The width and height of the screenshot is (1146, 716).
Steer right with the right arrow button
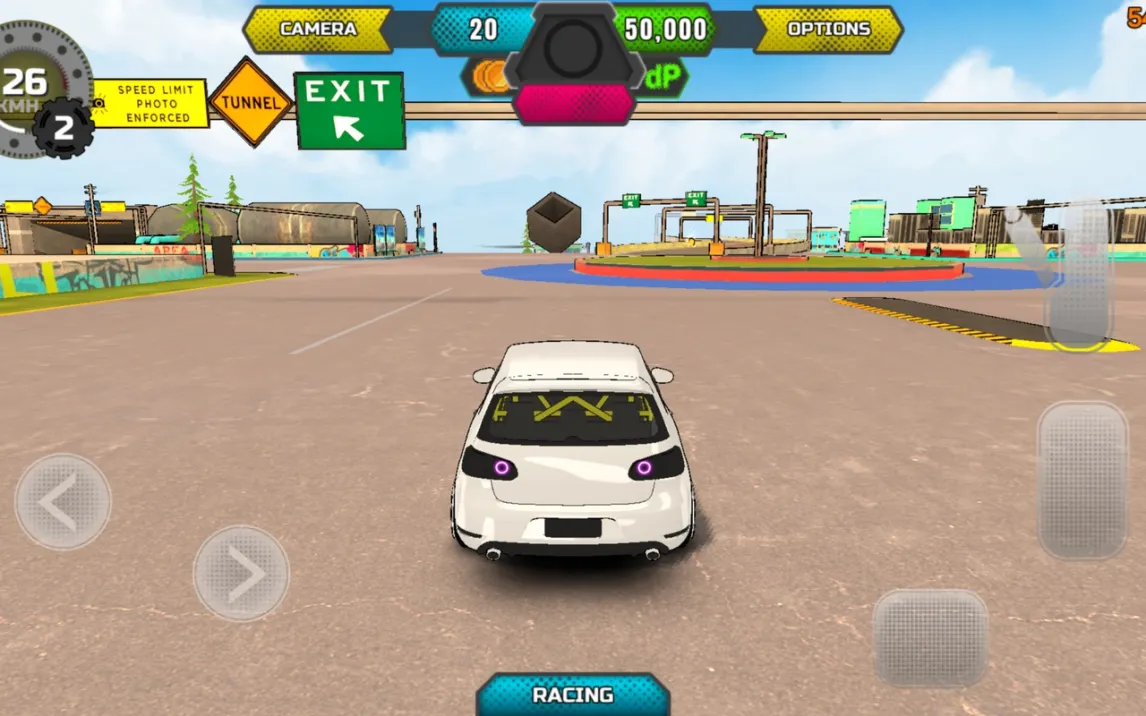pyautogui.click(x=241, y=574)
